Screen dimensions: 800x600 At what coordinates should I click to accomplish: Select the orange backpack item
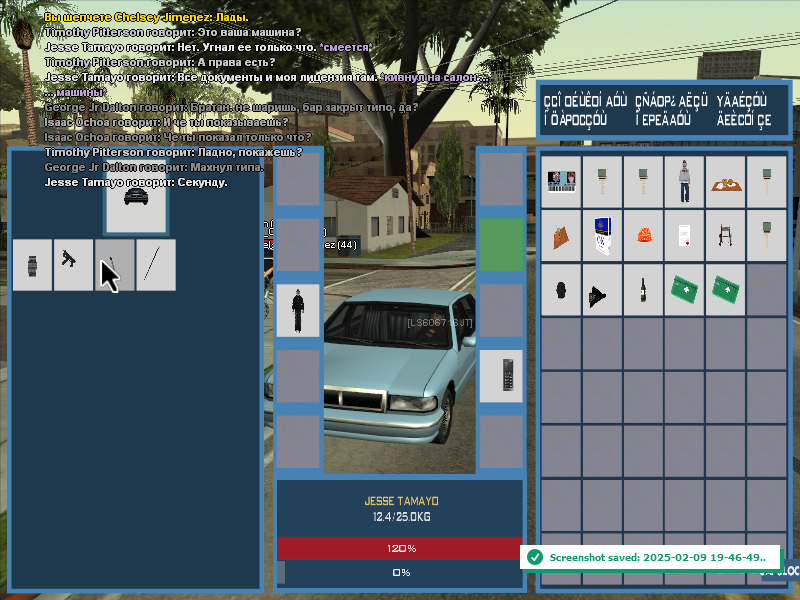(643, 236)
